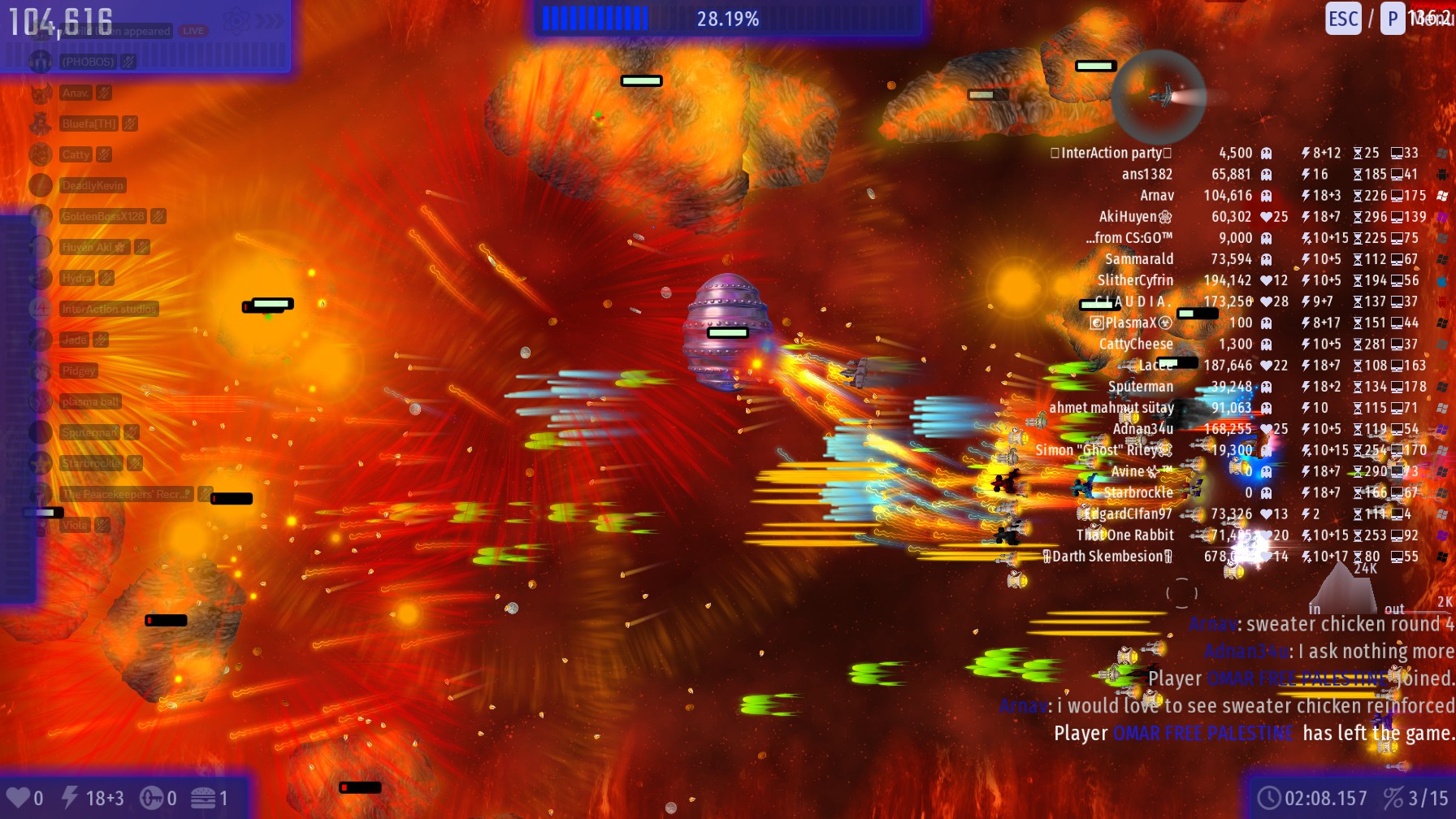The image size is (1456, 819).
Task: Pick SlitherCyfrin from the scoreboard
Action: pos(1135,280)
